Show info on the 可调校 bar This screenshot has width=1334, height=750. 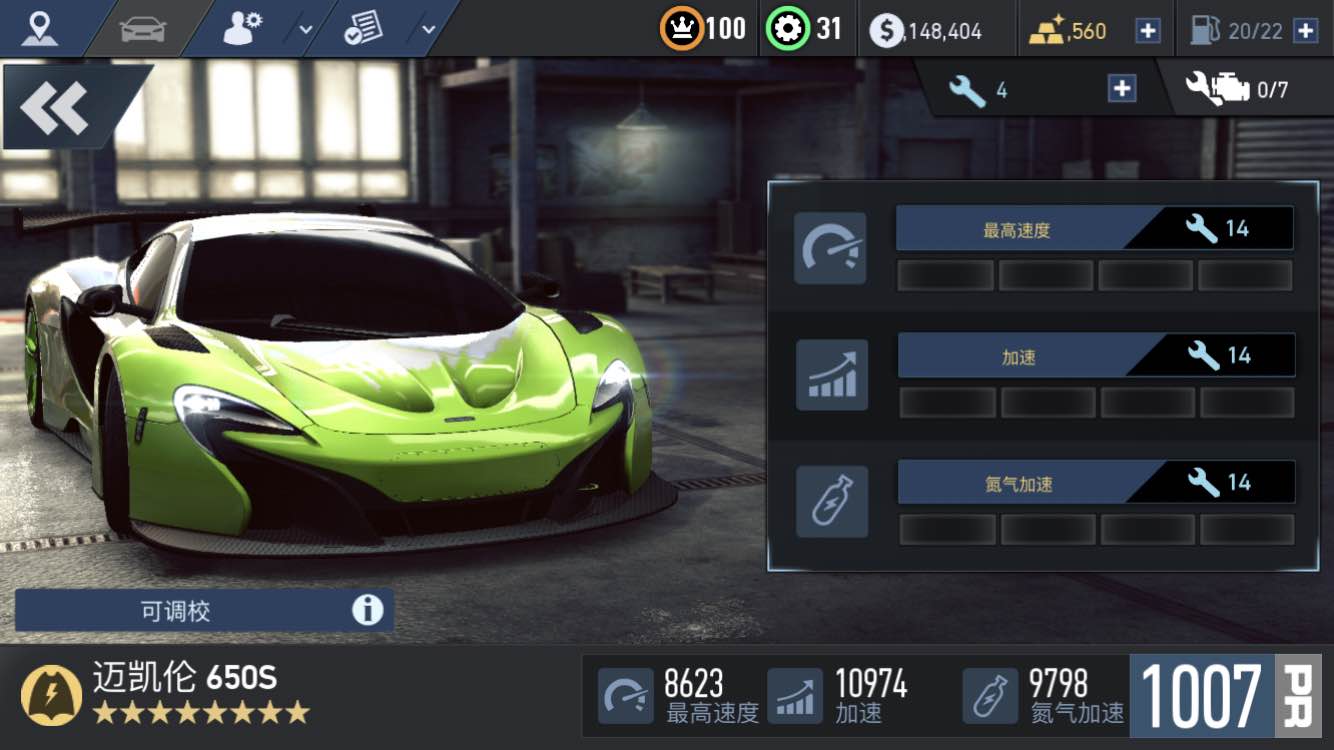click(x=367, y=610)
